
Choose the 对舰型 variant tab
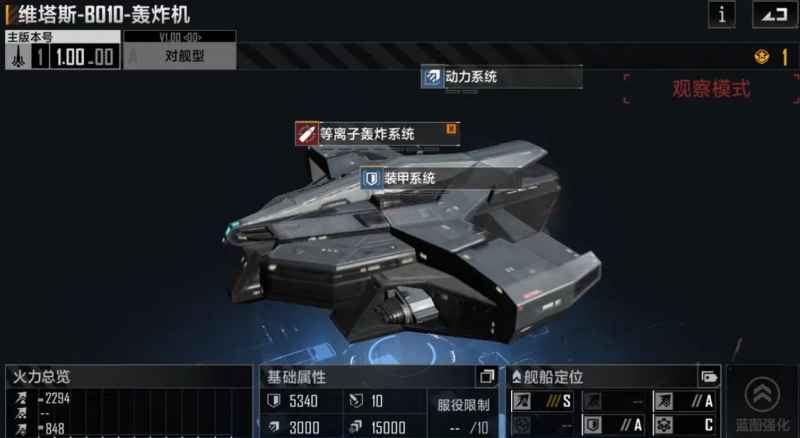(180, 56)
